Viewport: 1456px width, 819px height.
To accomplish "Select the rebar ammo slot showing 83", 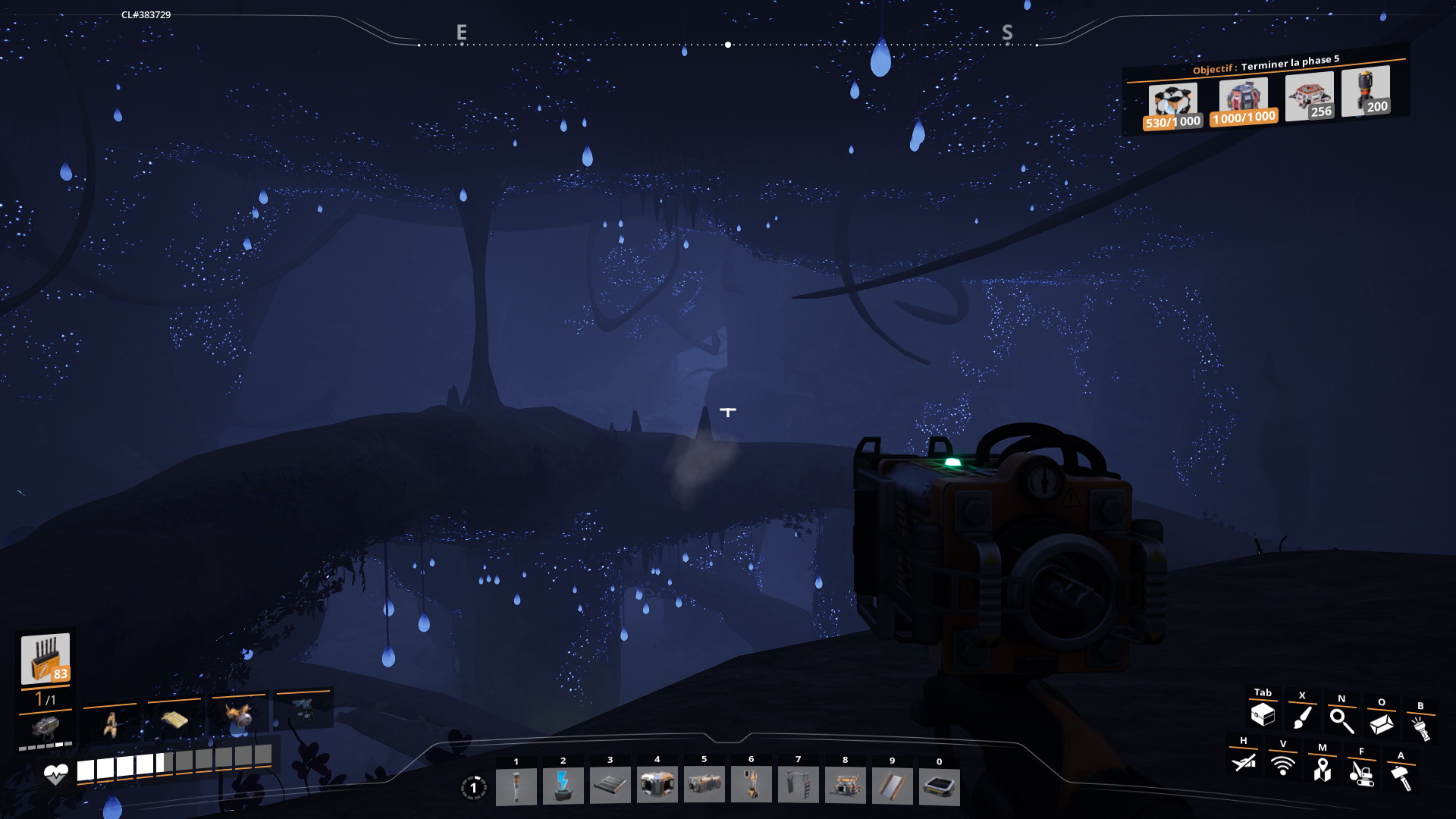I will click(x=45, y=658).
